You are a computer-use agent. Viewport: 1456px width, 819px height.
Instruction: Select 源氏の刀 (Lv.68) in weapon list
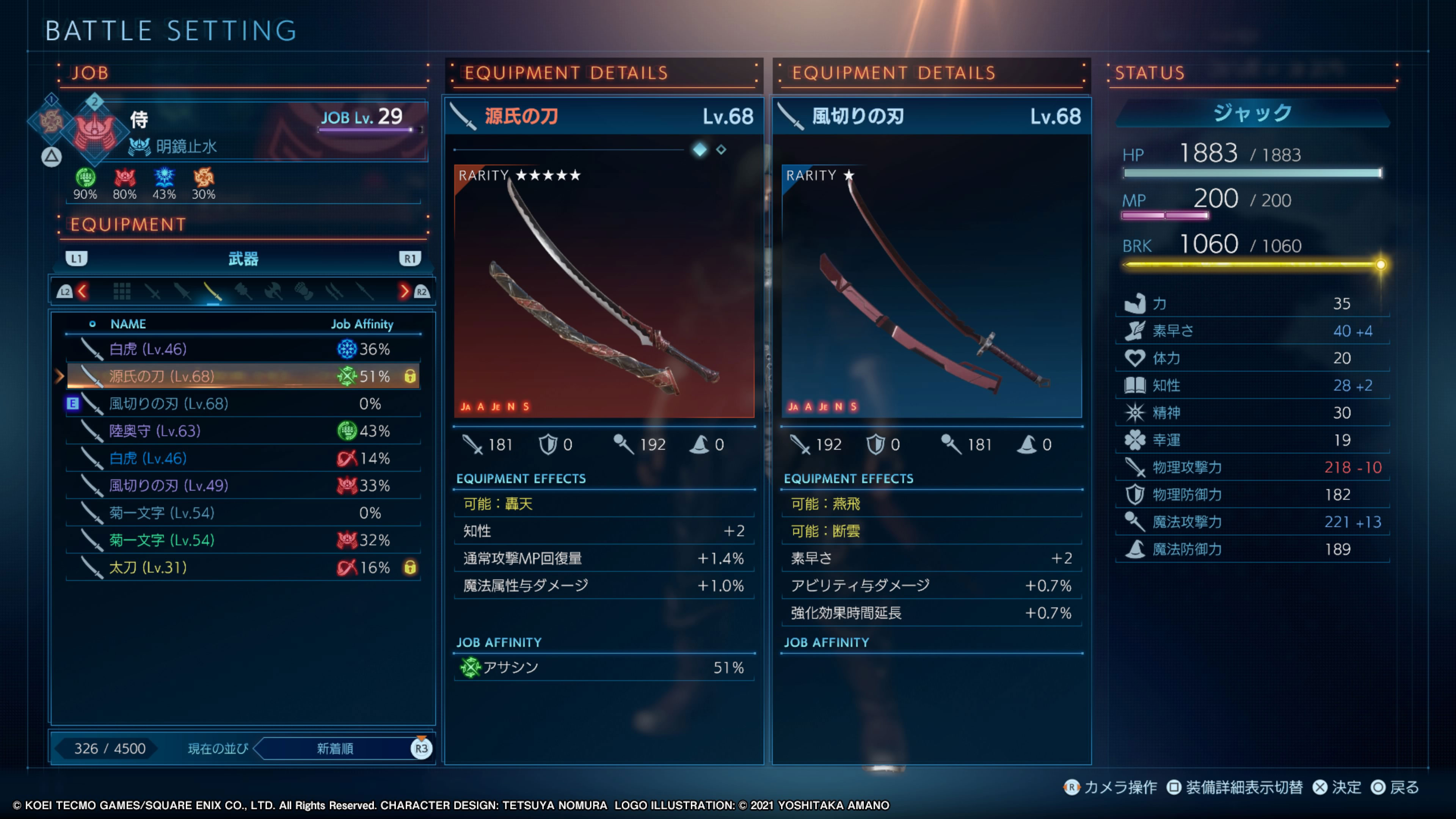(x=162, y=377)
